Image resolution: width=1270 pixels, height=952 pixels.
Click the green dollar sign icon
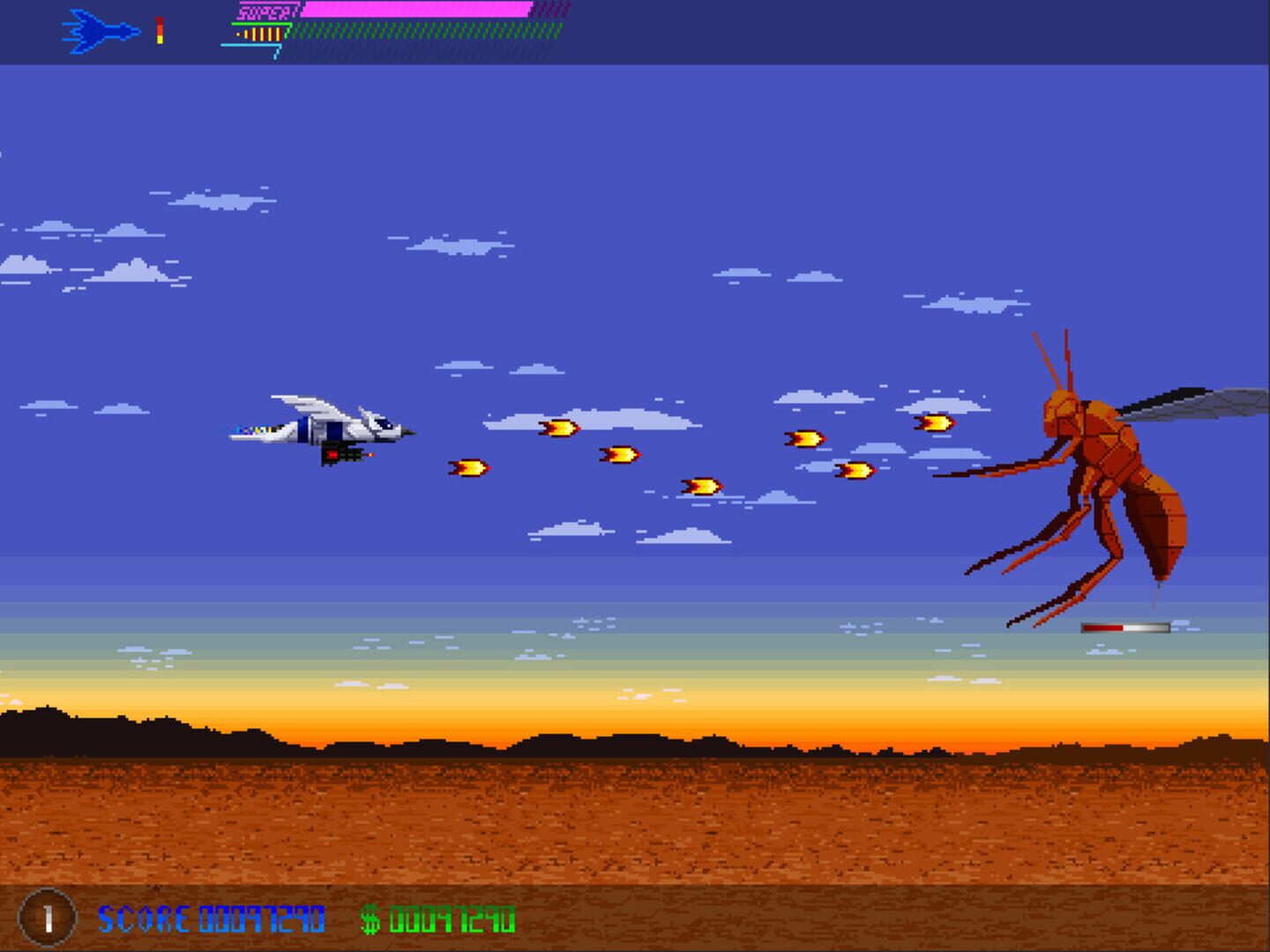371,919
